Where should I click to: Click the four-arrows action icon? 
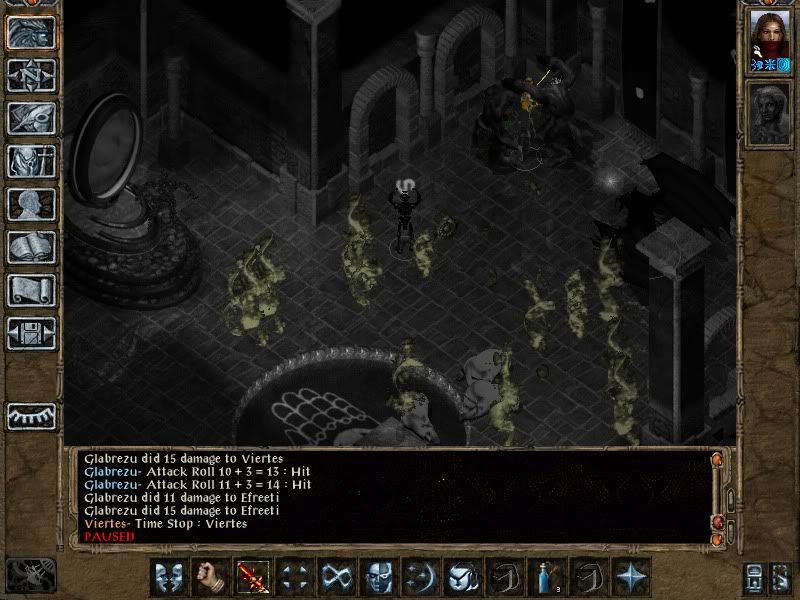click(x=295, y=578)
